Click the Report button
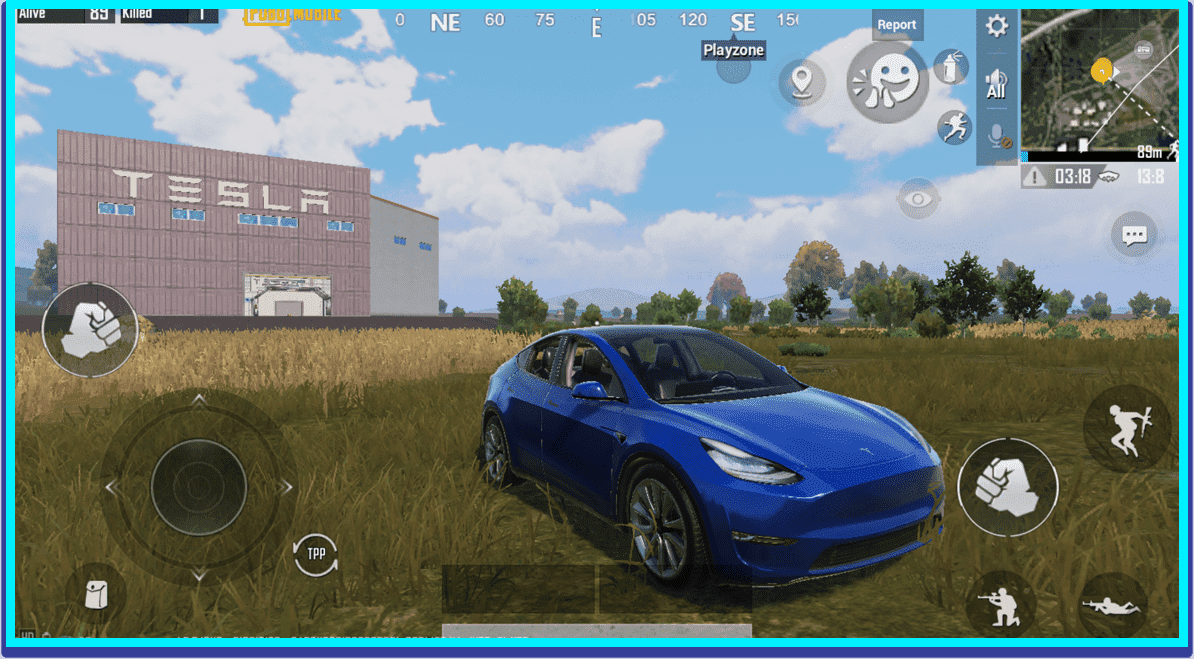 (897, 25)
